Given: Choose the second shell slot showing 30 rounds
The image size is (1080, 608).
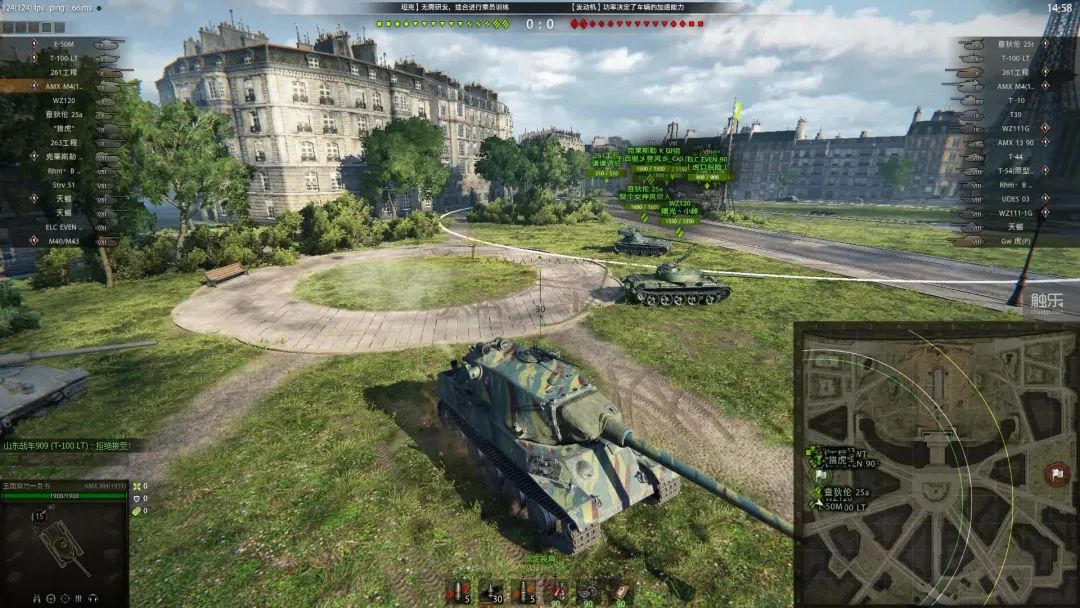Looking at the screenshot, I should [x=491, y=591].
